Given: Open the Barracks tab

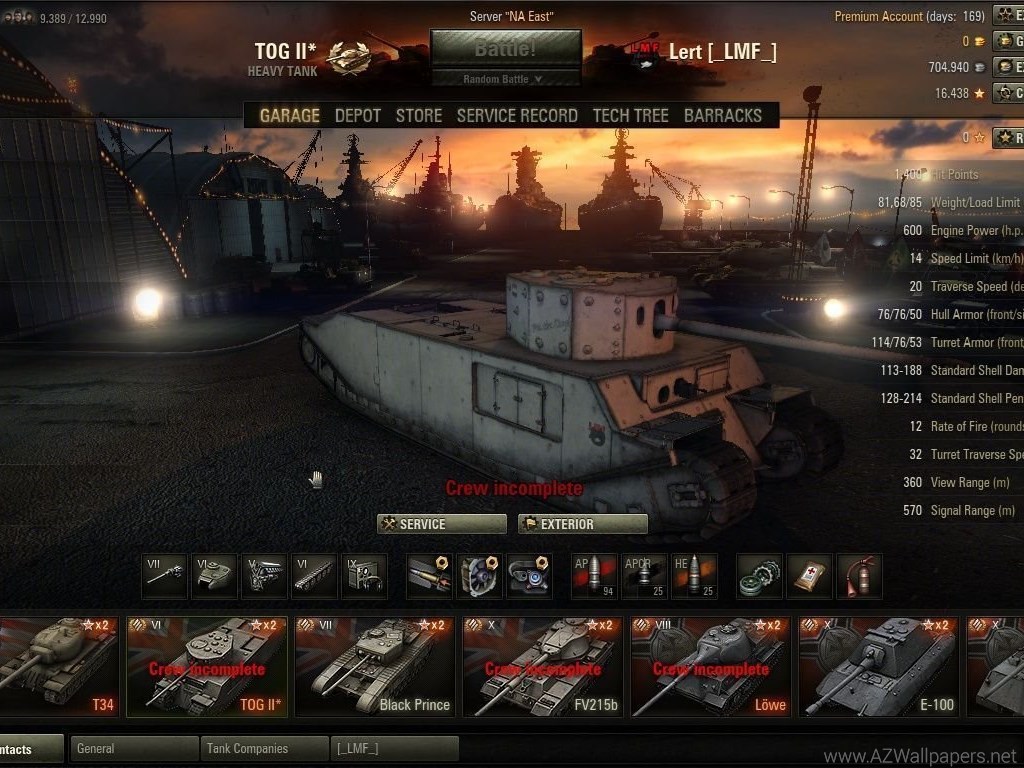Looking at the screenshot, I should [722, 115].
